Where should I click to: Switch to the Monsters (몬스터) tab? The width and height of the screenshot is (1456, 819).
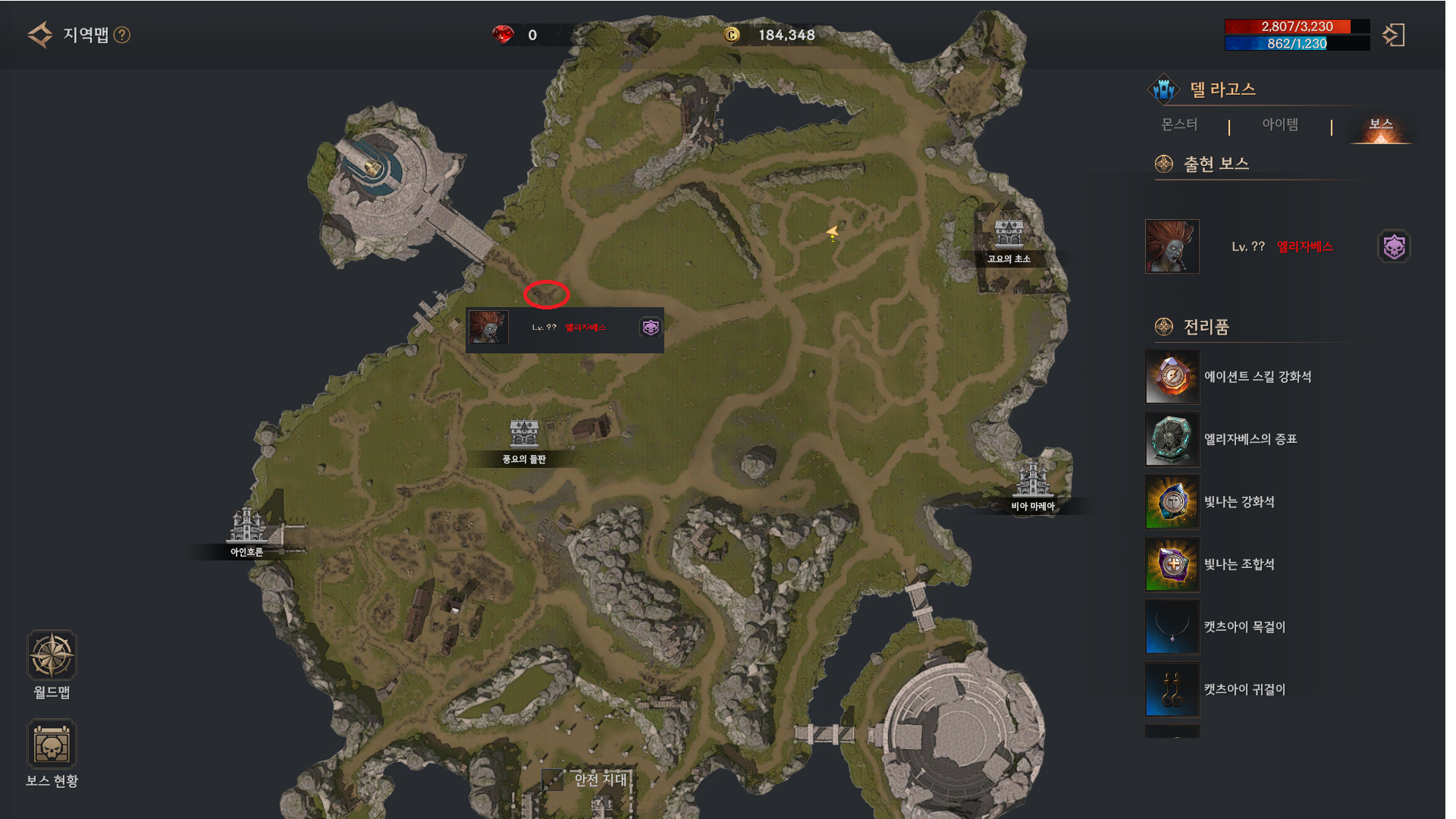(1179, 124)
